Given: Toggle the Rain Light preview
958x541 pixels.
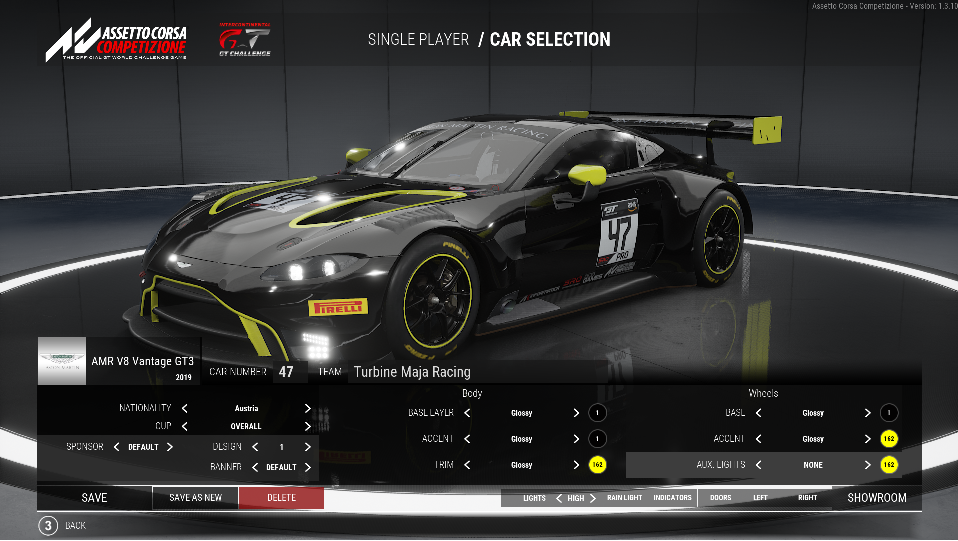Looking at the screenshot, I should (x=624, y=498).
